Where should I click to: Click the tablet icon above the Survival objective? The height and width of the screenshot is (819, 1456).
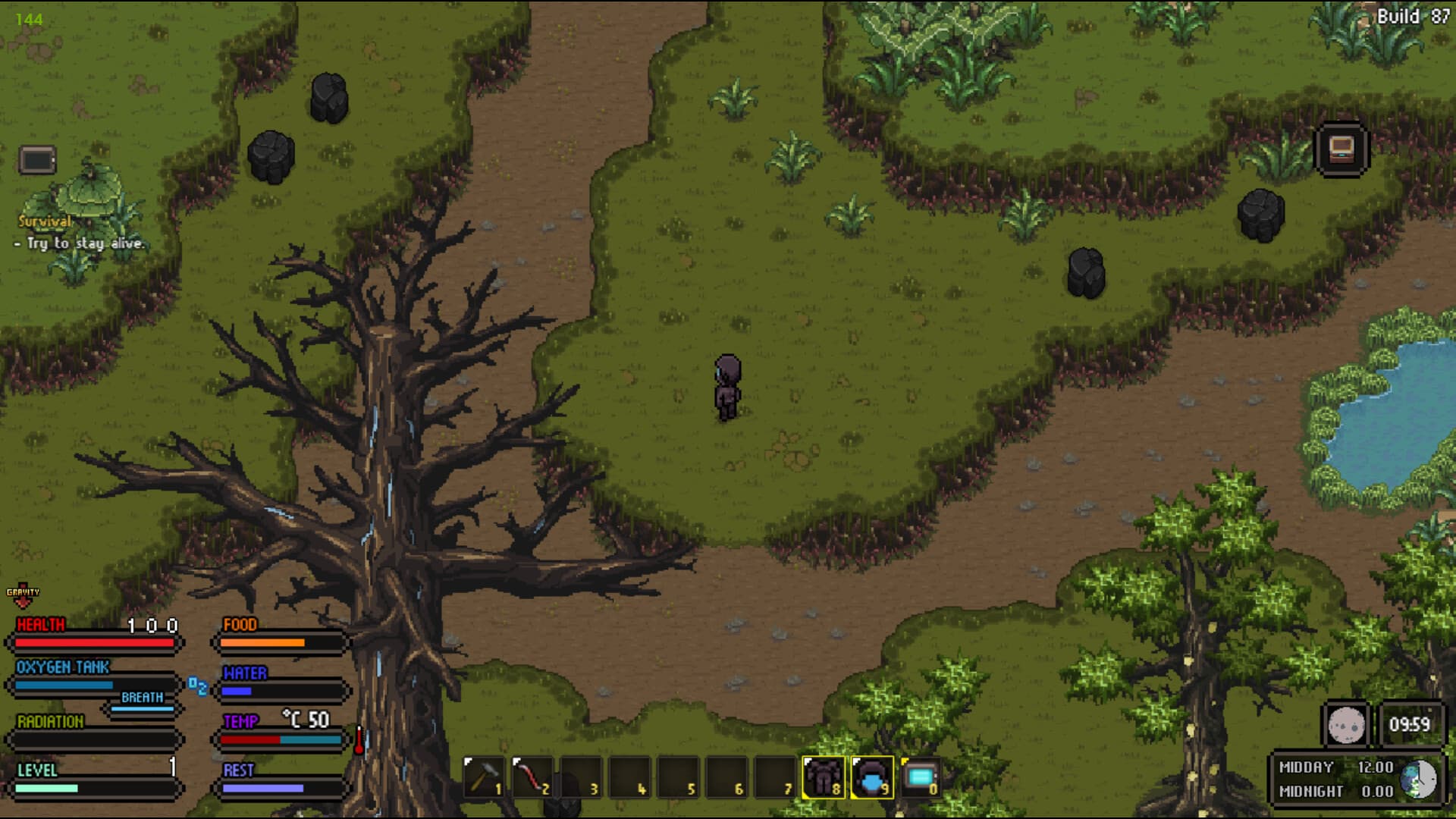pos(36,159)
